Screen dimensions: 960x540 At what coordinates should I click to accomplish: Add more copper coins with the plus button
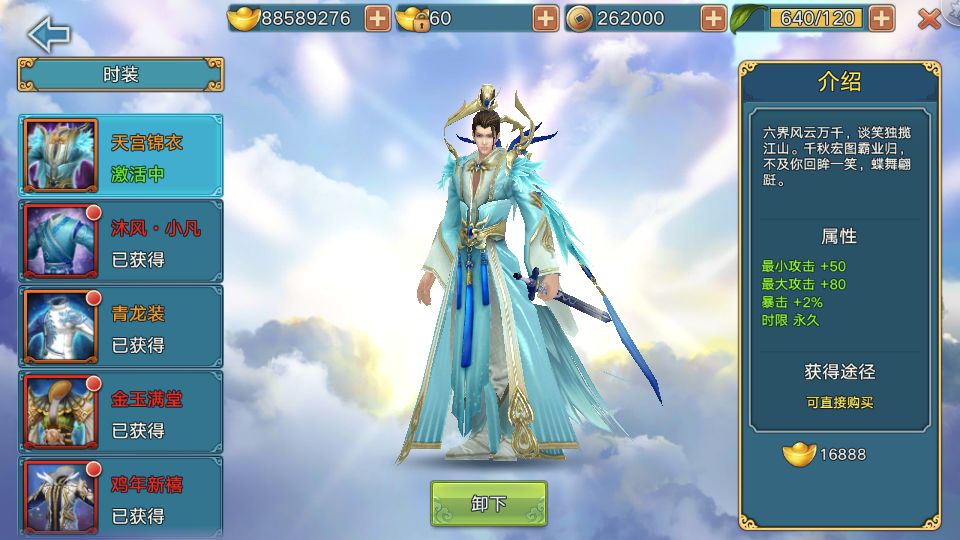(x=713, y=18)
